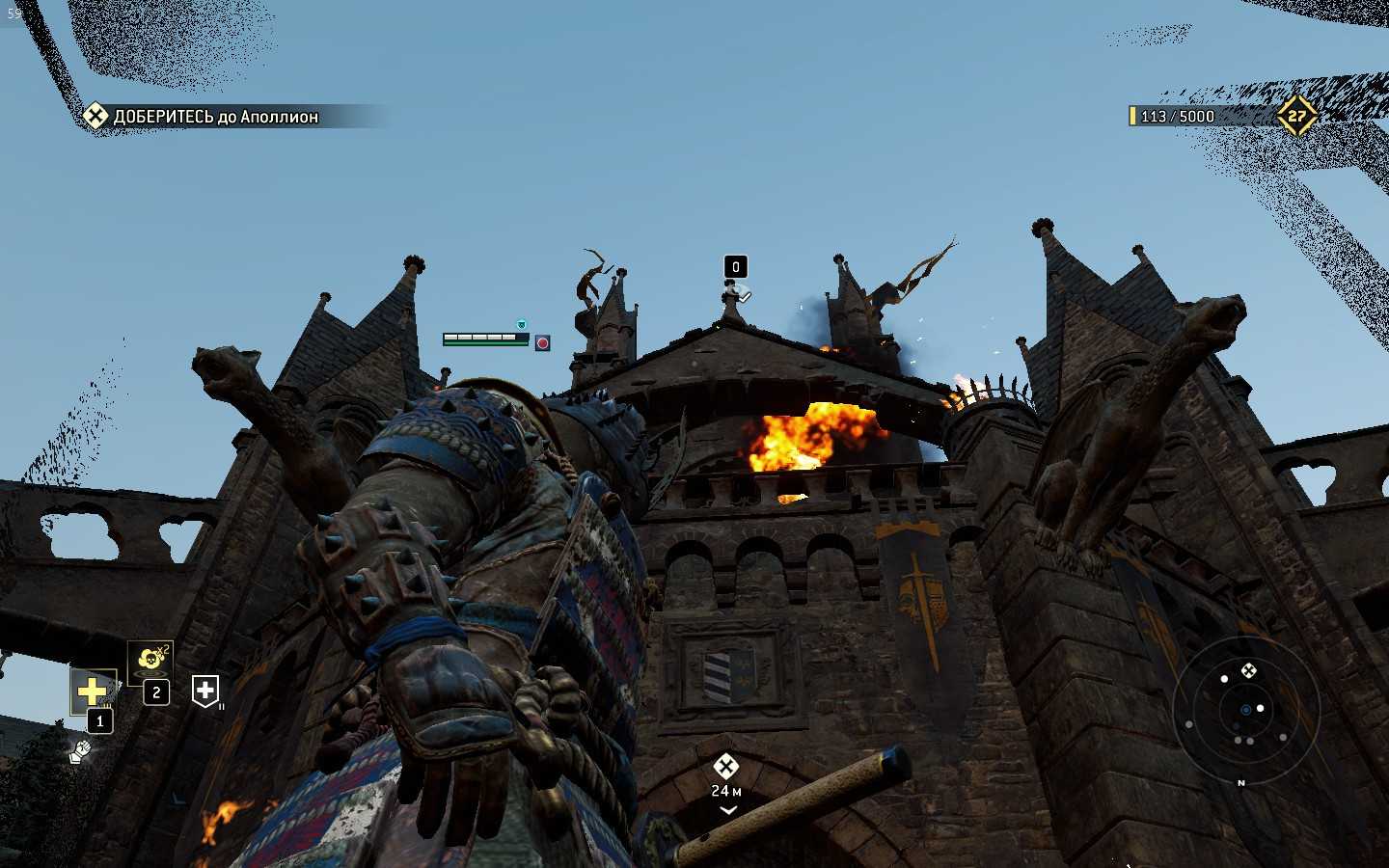Use the fire bomb feat icon
The width and height of the screenshot is (1389, 868).
[150, 660]
